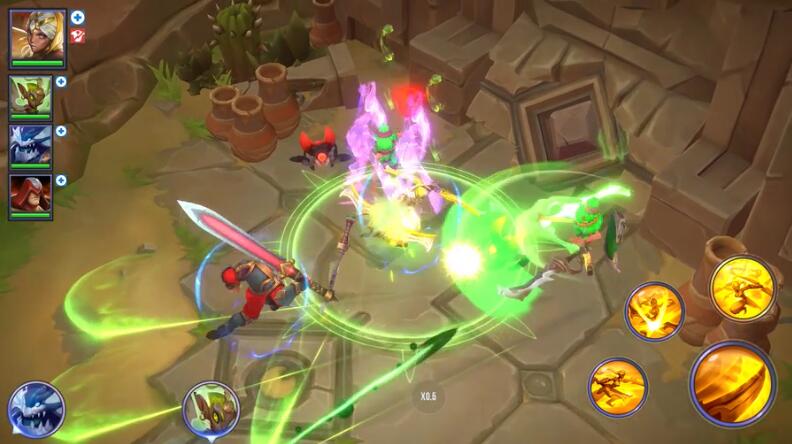
Task: Tap the plus button beside the ice beast portrait
Action: point(61,131)
